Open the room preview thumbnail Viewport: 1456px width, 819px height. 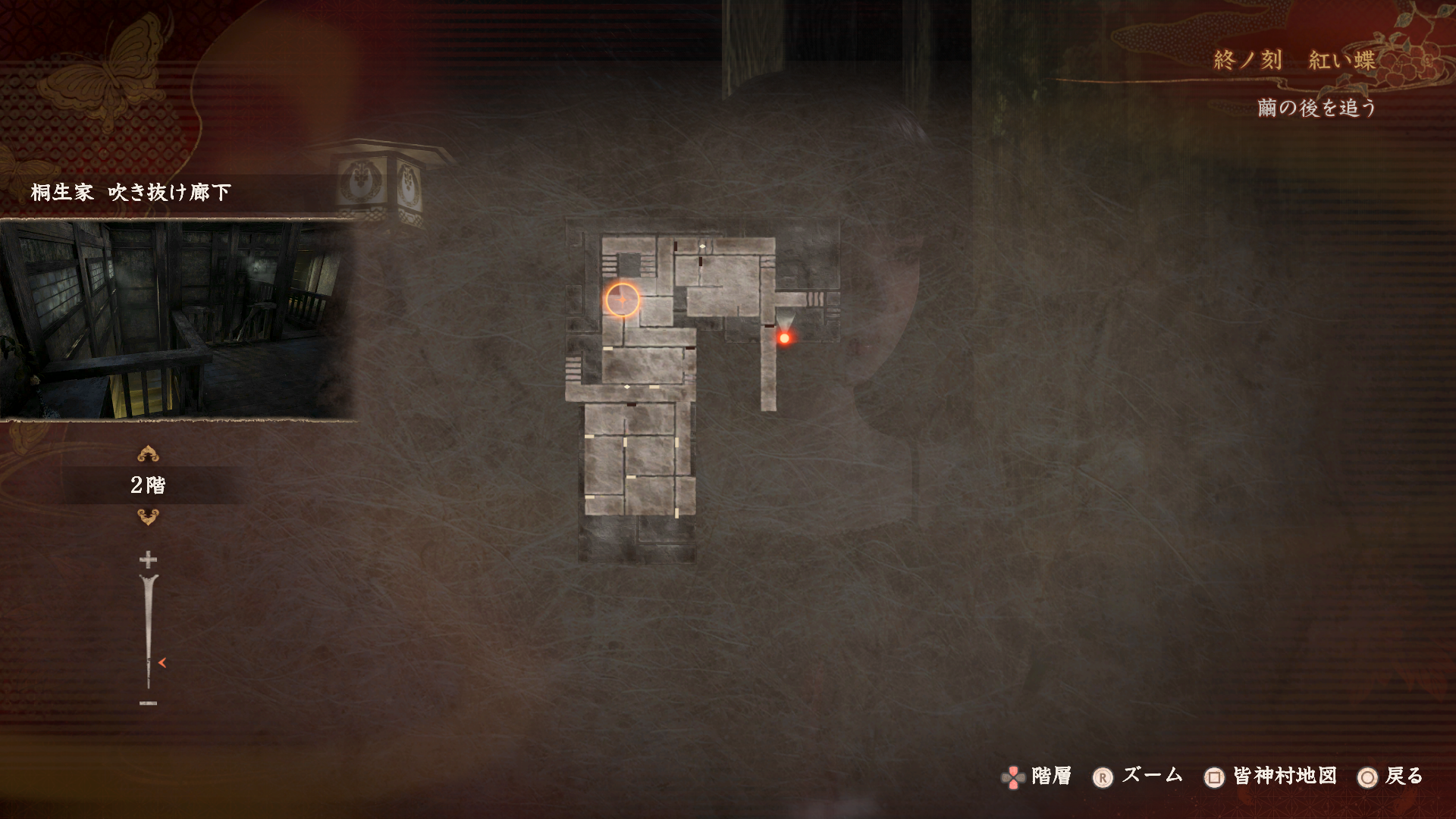(x=177, y=319)
